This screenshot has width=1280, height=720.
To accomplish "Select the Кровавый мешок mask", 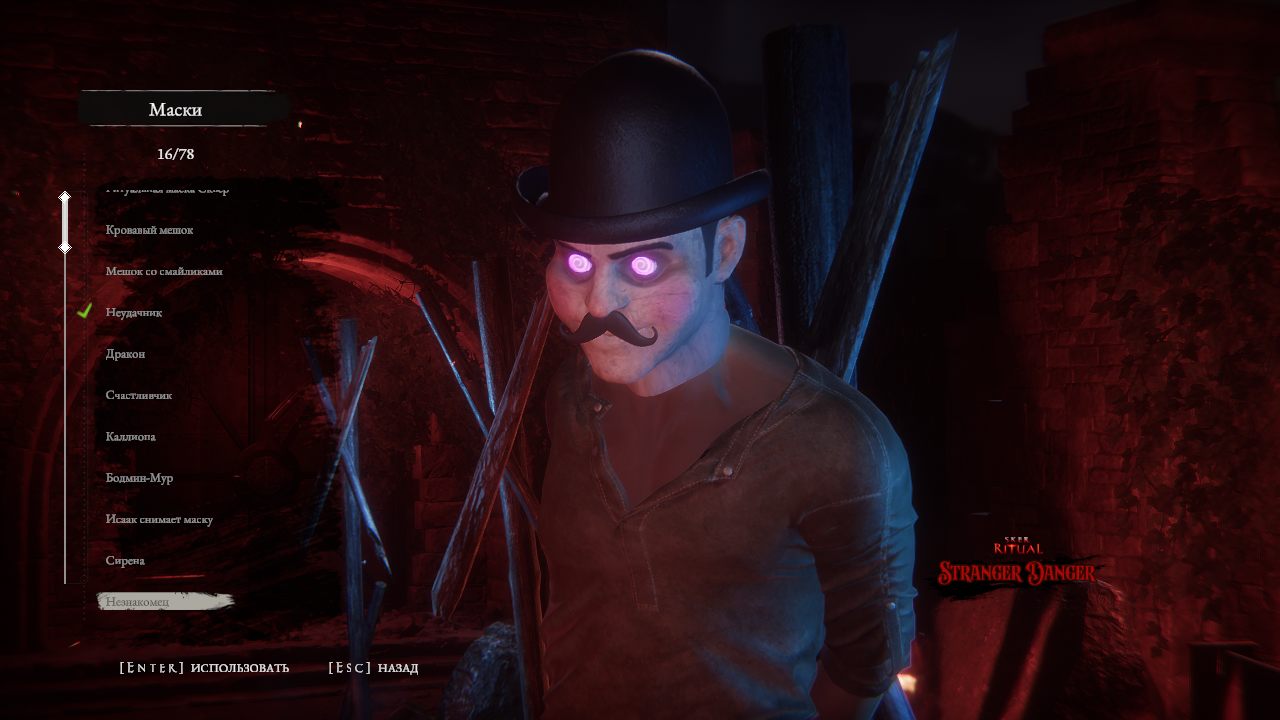I will (149, 230).
